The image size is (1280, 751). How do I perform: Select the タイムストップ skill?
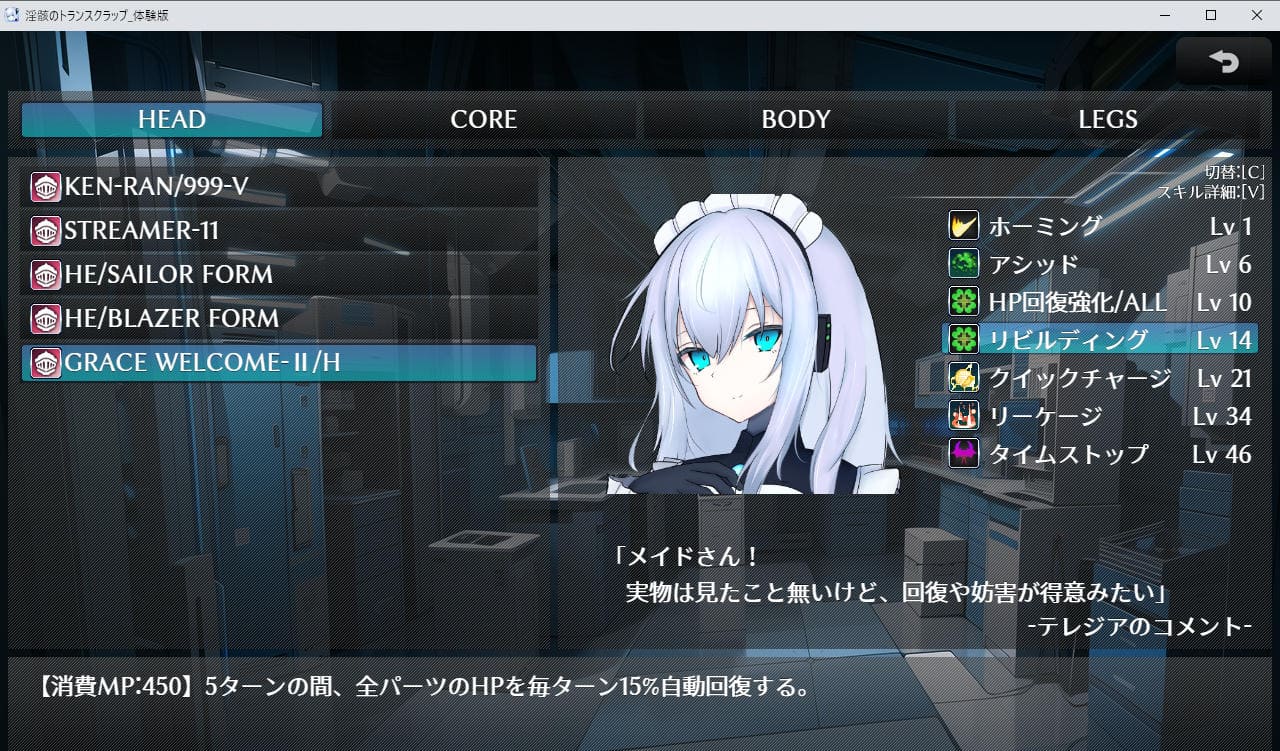1100,454
